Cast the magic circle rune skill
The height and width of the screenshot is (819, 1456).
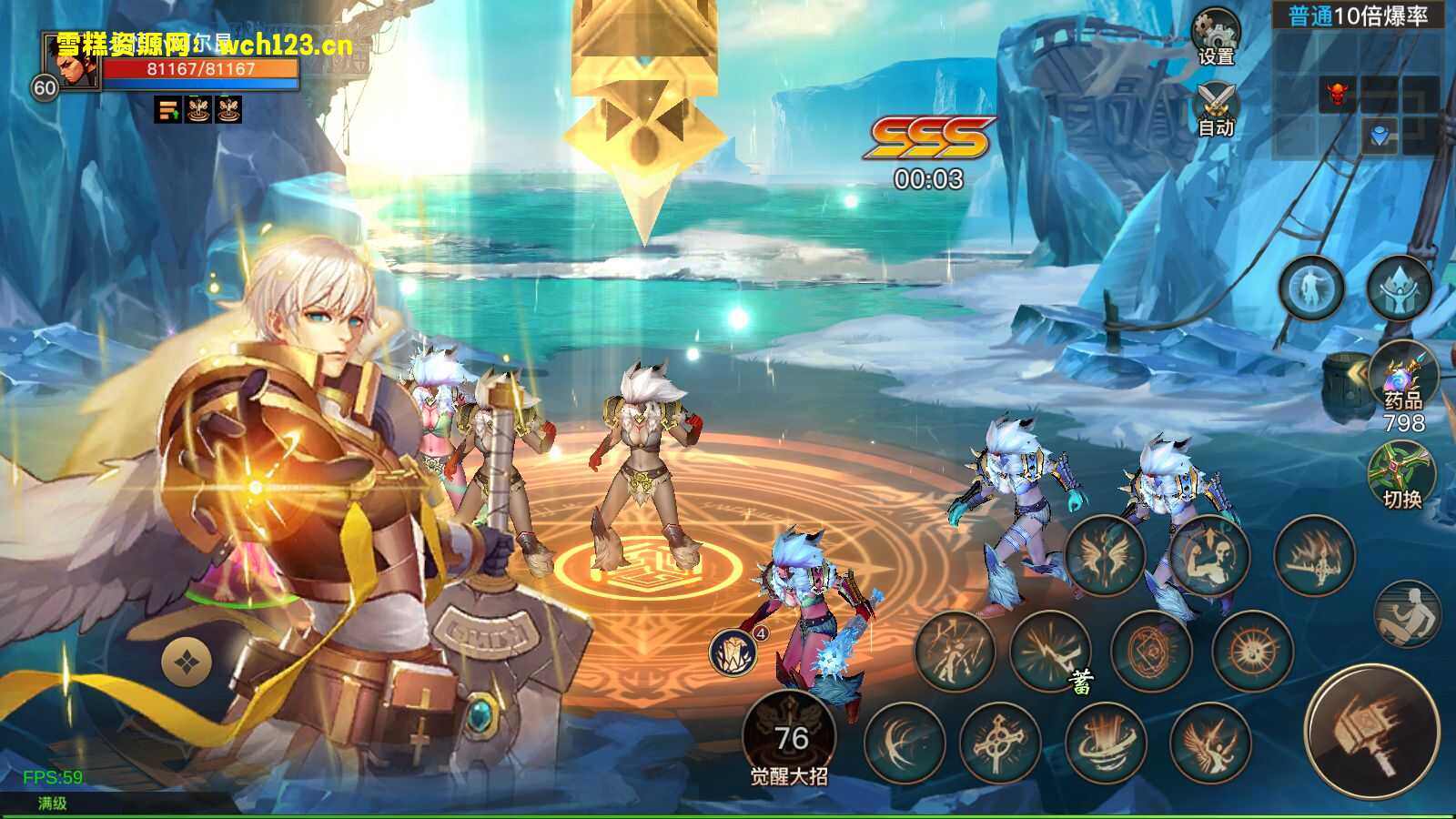point(1151,650)
